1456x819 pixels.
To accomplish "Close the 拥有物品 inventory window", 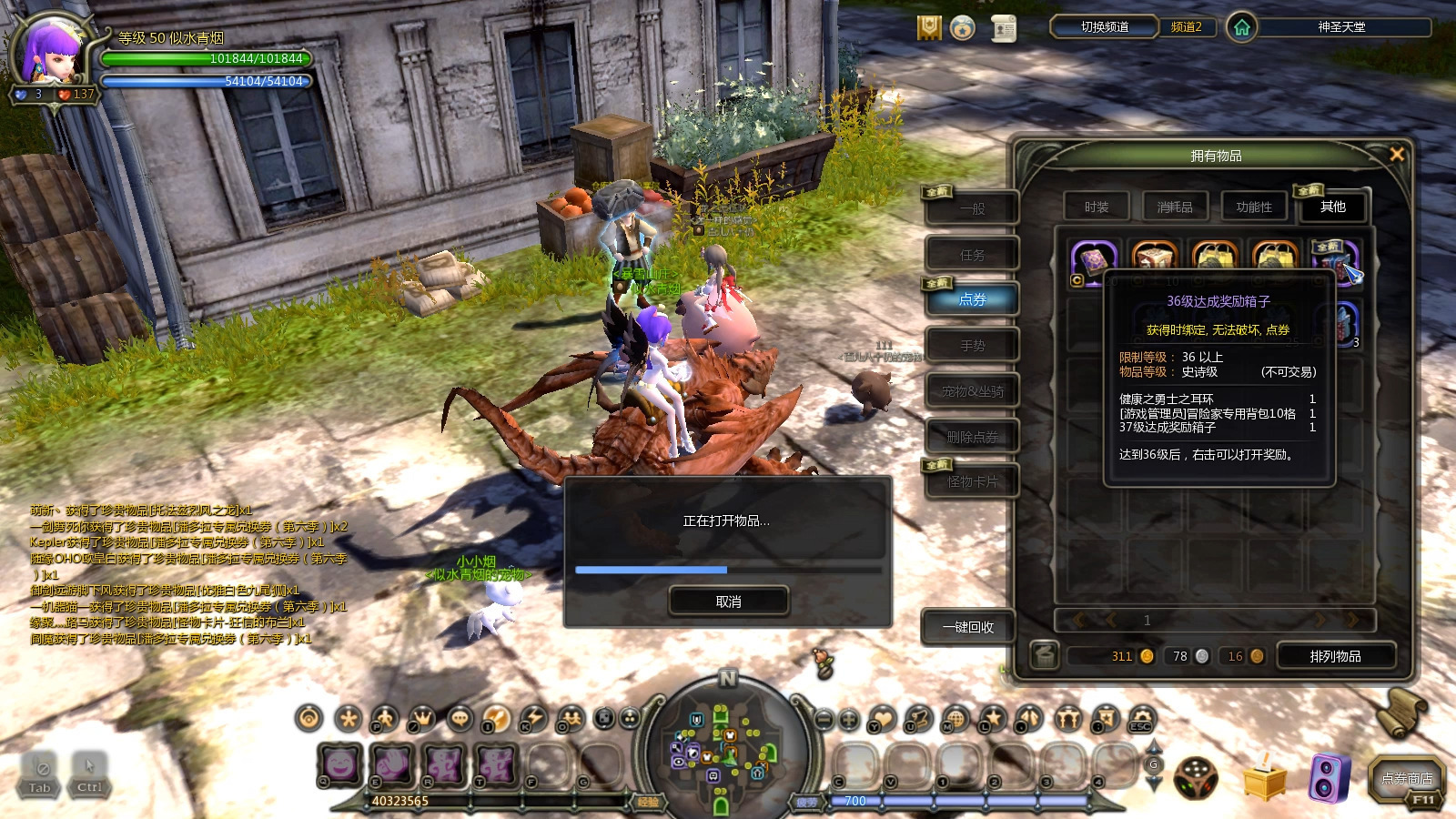I will tap(1397, 155).
